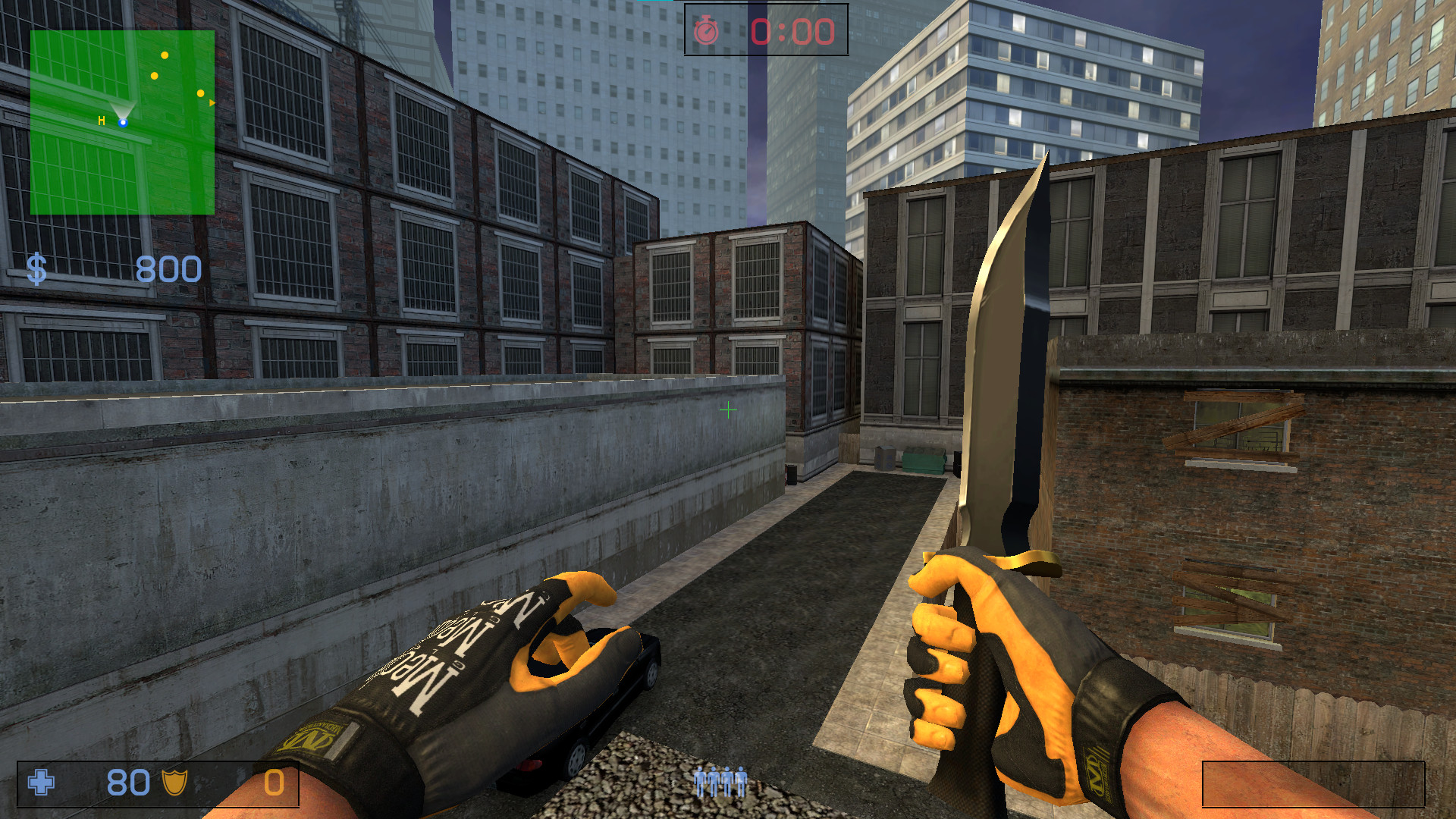Image resolution: width=1456 pixels, height=819 pixels.
Task: Click the leftmost blue hostage silhouette icon
Action: coord(698,783)
